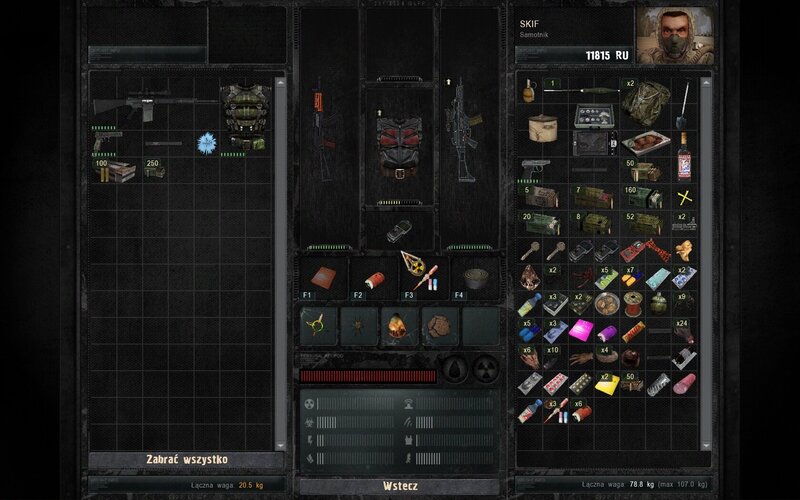Select the camouflage backpack in the inventory
The width and height of the screenshot is (800, 500).
point(646,99)
